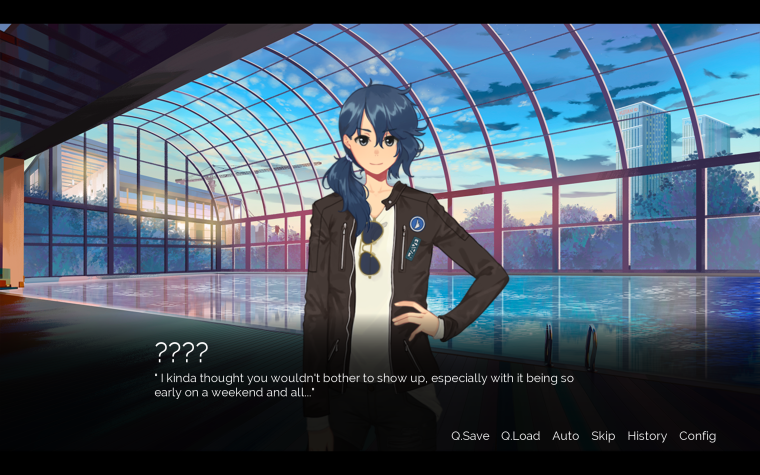Load the quick save with Q.Load
The width and height of the screenshot is (760, 475).
[520, 436]
